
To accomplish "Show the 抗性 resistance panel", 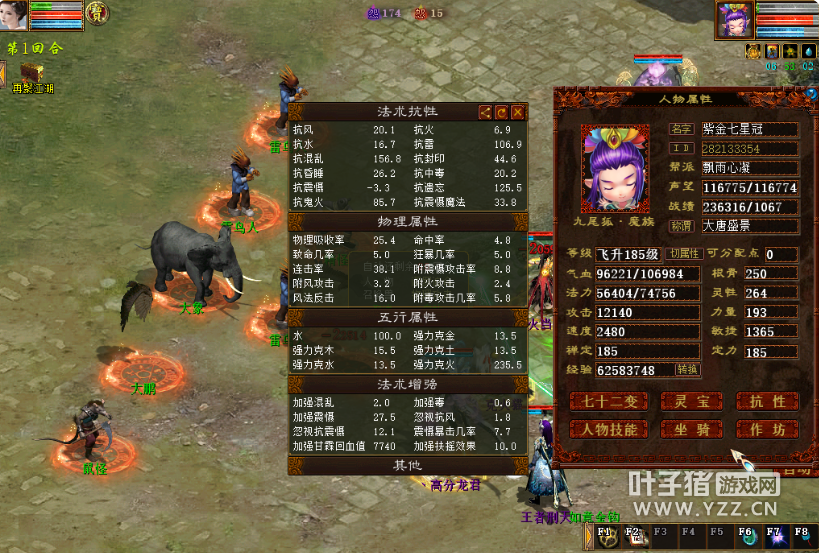I will point(766,402).
